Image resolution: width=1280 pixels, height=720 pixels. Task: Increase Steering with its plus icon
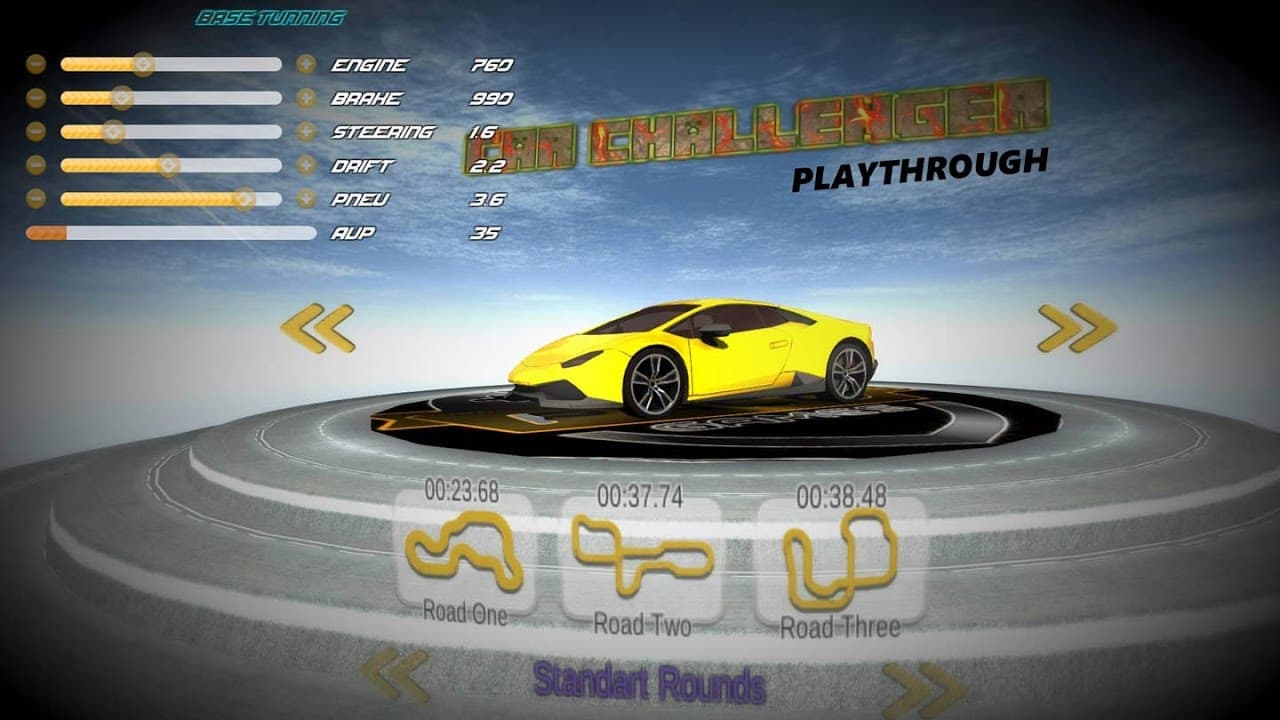(305, 131)
